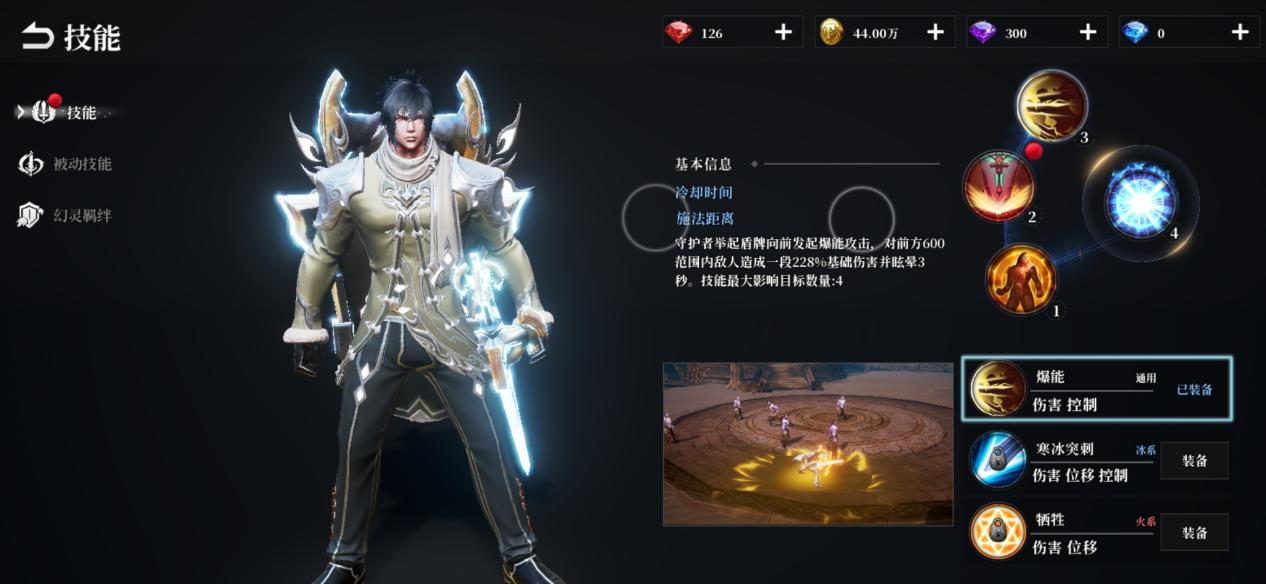The image size is (1266, 584).
Task: Go back using the return arrow
Action: coord(37,37)
